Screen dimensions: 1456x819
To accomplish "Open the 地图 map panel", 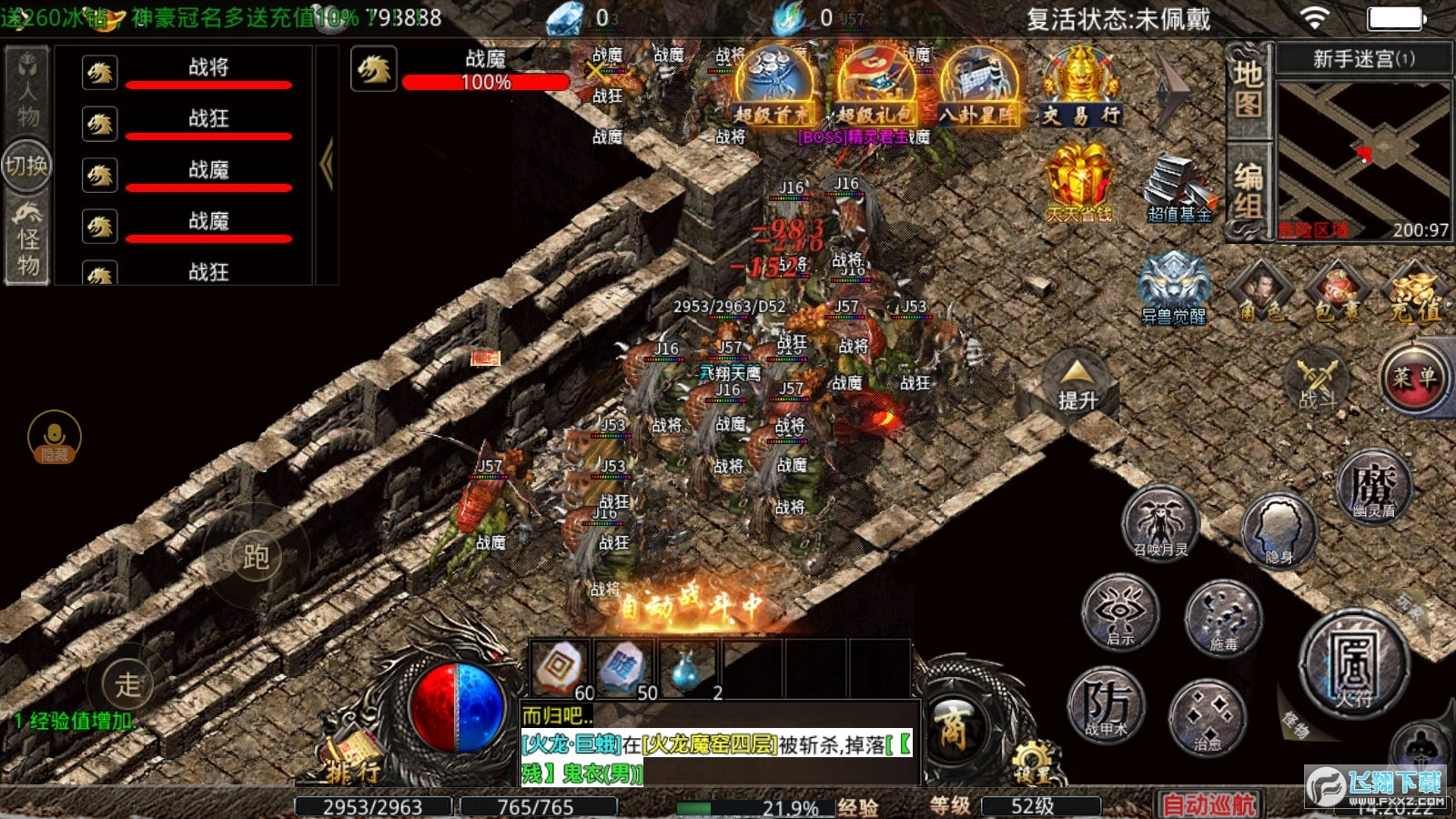I will 1248,89.
